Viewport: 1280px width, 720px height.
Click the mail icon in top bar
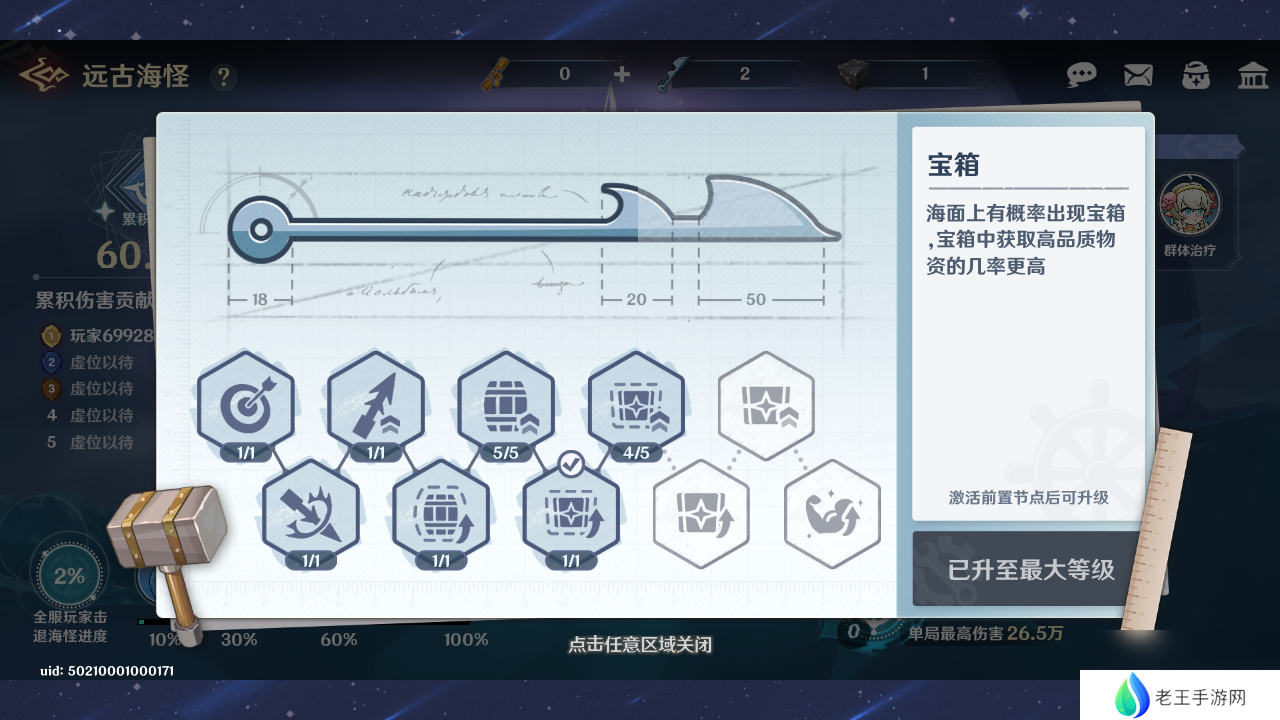[x=1137, y=74]
